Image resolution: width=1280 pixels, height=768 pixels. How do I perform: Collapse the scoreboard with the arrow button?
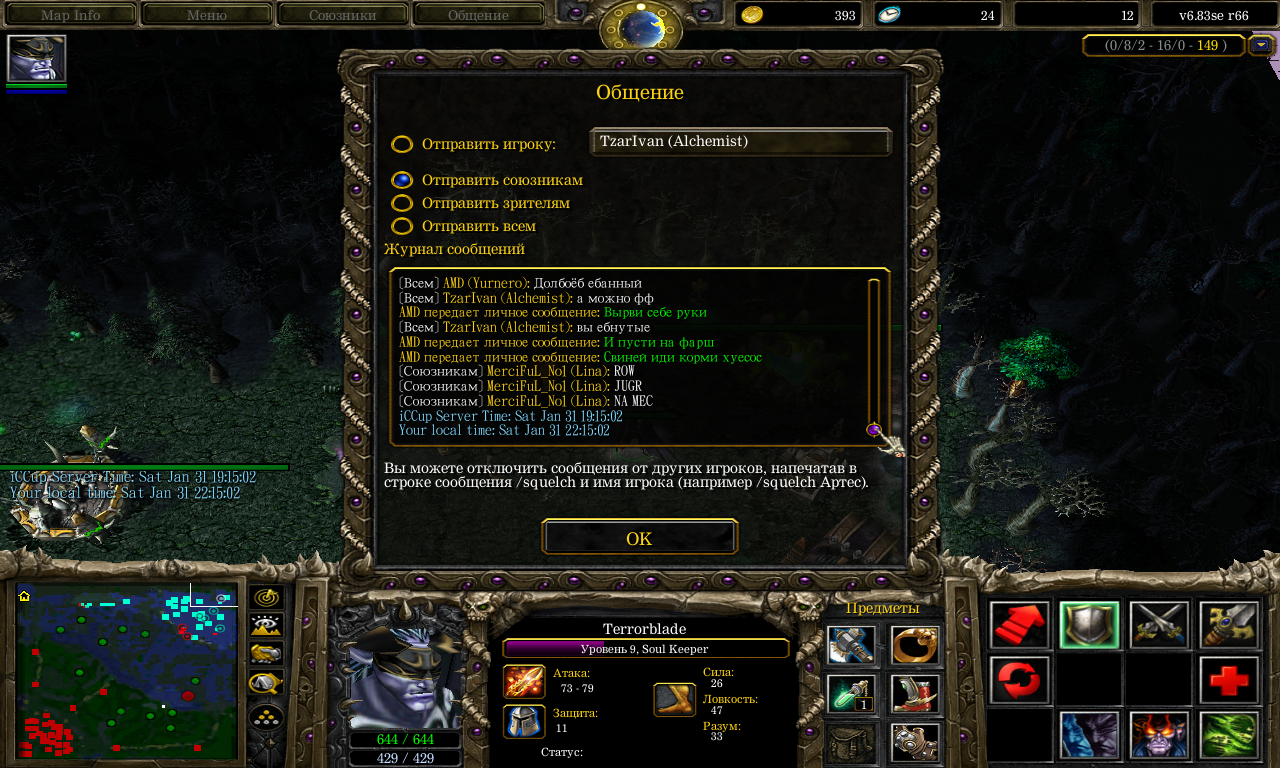1262,45
